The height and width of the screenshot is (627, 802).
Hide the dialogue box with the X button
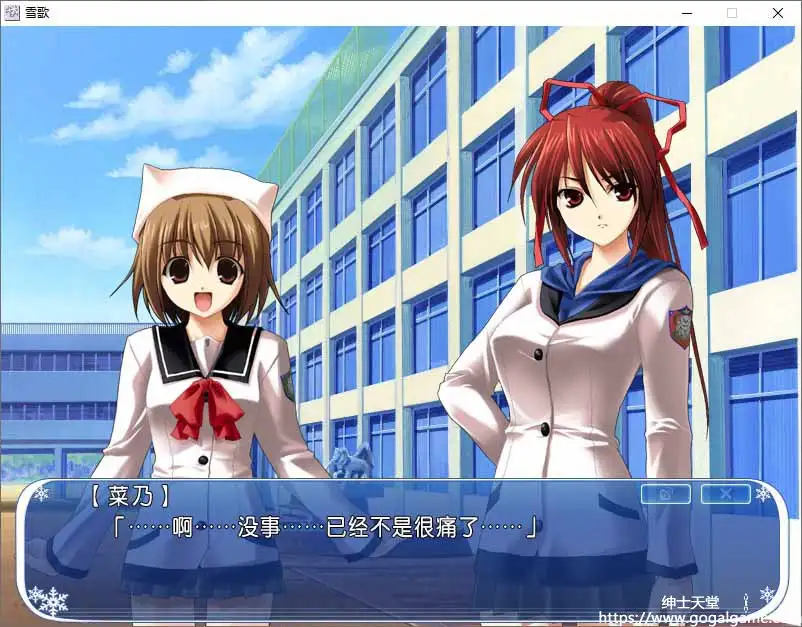pyautogui.click(x=725, y=494)
